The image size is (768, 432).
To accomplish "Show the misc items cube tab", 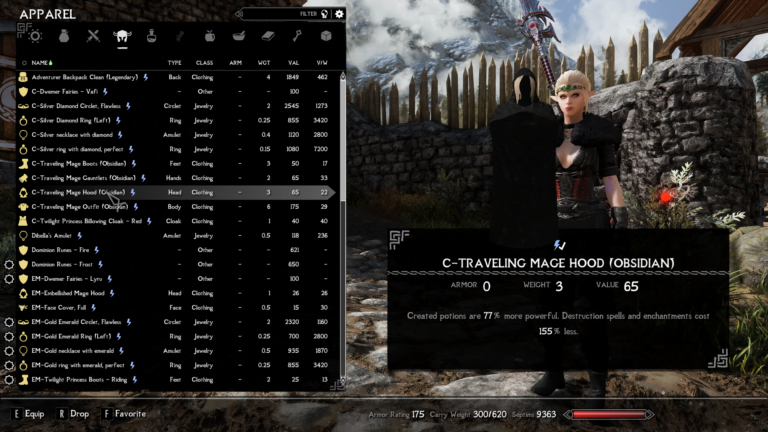I will [x=325, y=36].
